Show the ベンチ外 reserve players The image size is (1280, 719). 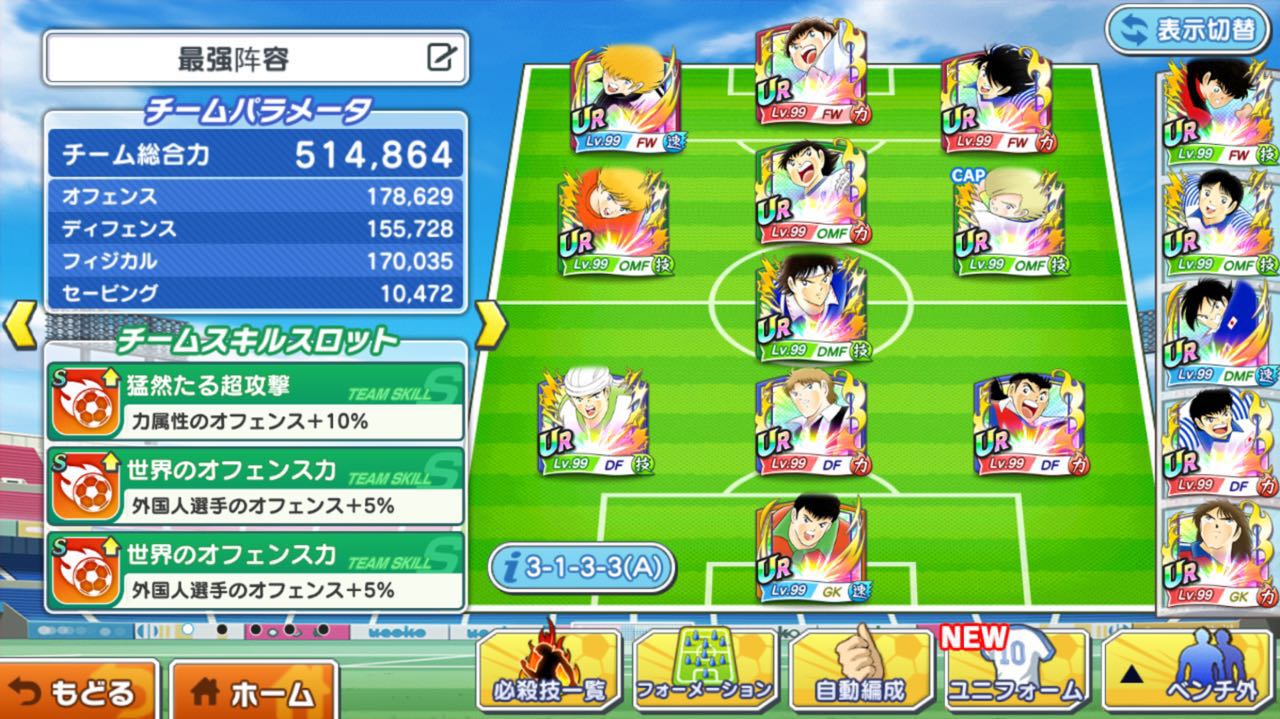[x=1190, y=672]
